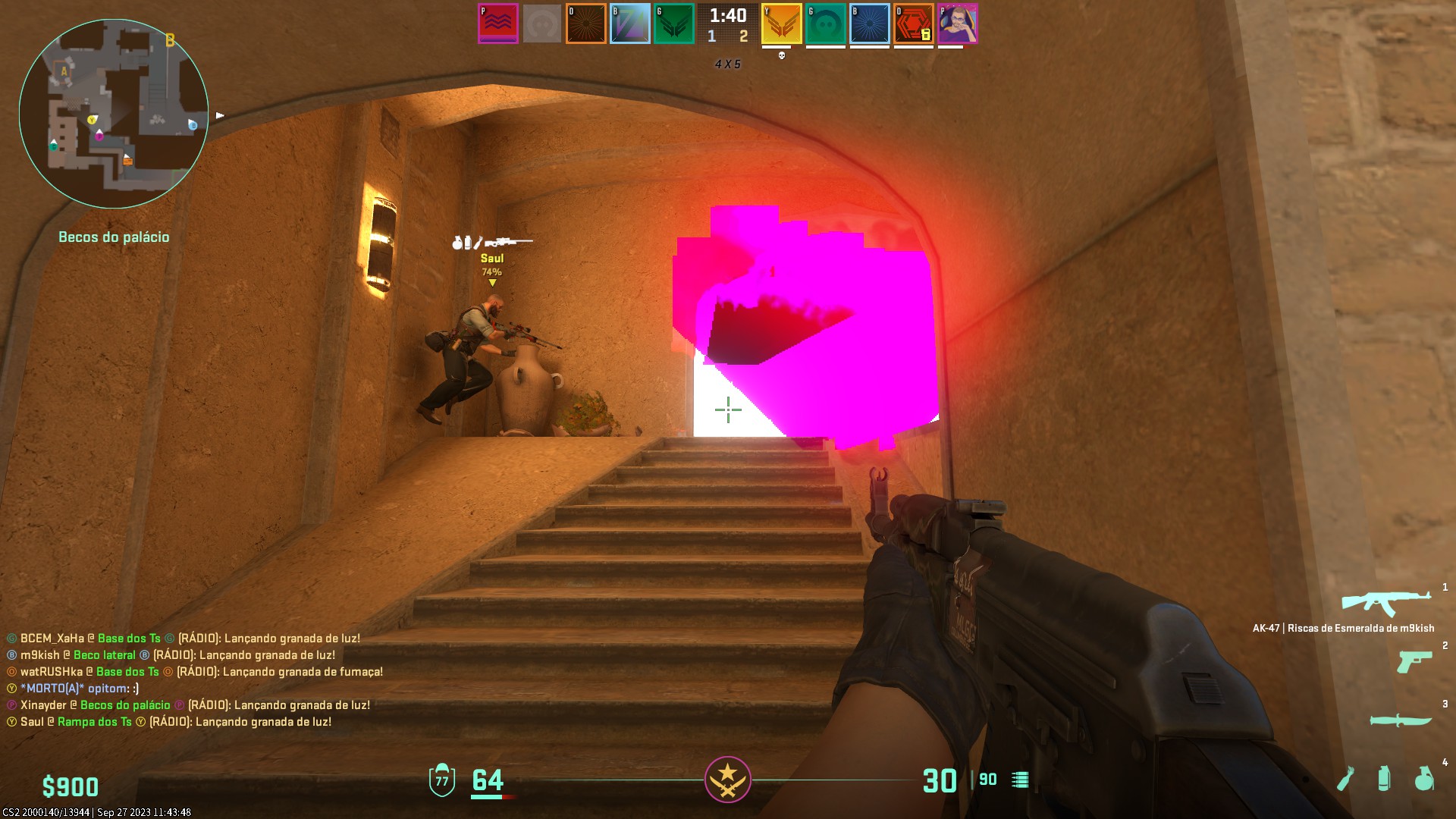Click player name m9kish in the chat

tap(39, 654)
